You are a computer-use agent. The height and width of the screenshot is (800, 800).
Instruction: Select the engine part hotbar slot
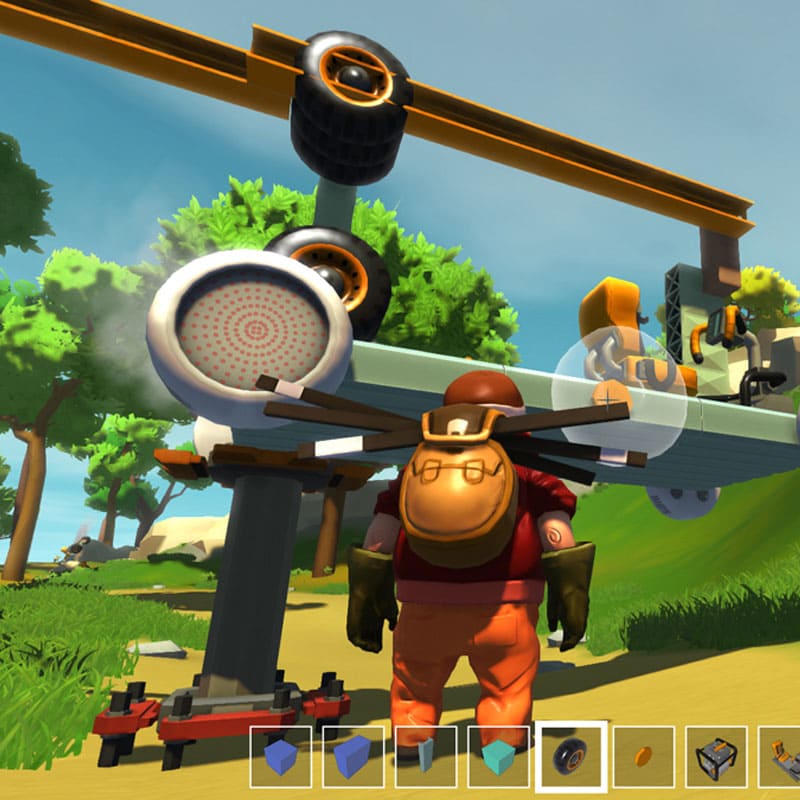click(716, 757)
